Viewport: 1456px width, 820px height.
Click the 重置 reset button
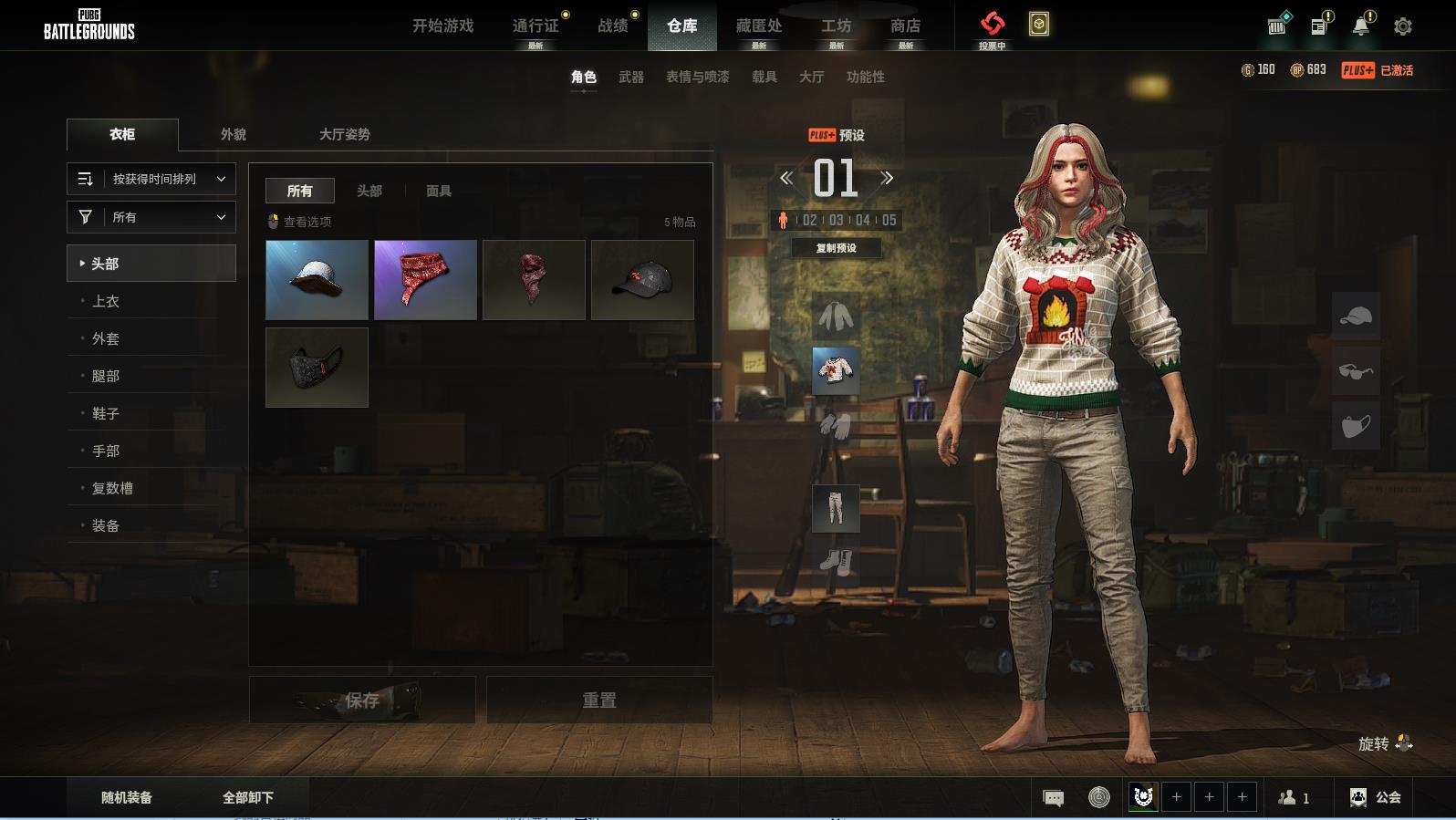tap(599, 701)
